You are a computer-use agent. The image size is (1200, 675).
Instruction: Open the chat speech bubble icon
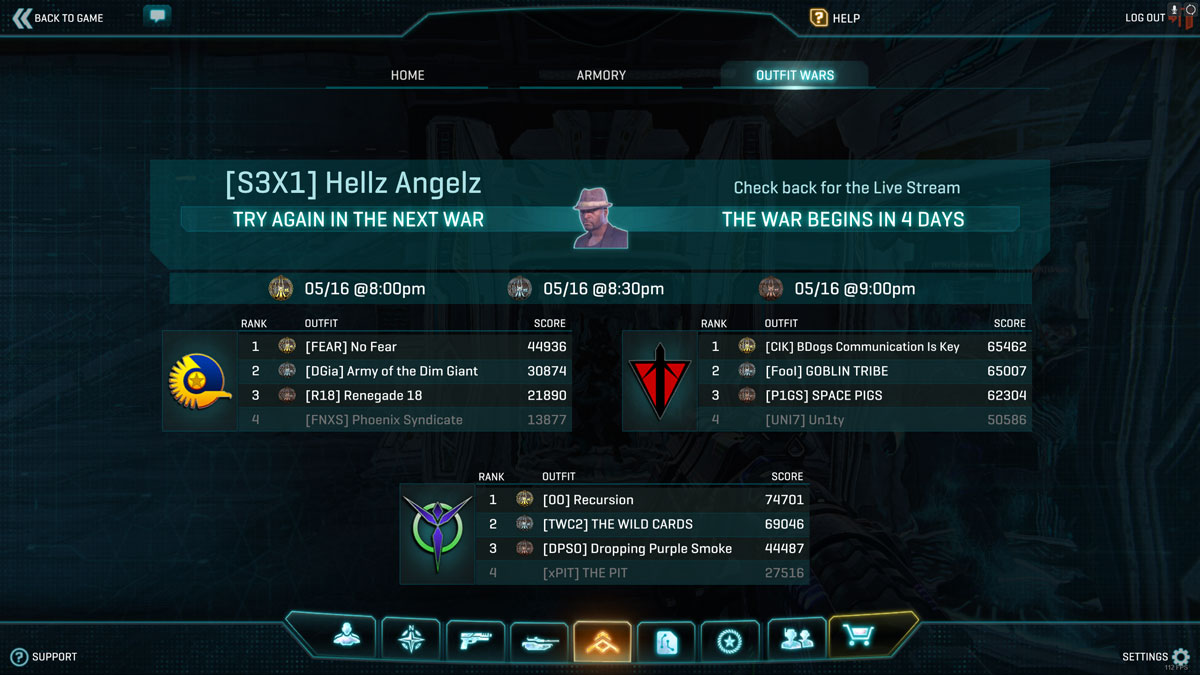[157, 16]
